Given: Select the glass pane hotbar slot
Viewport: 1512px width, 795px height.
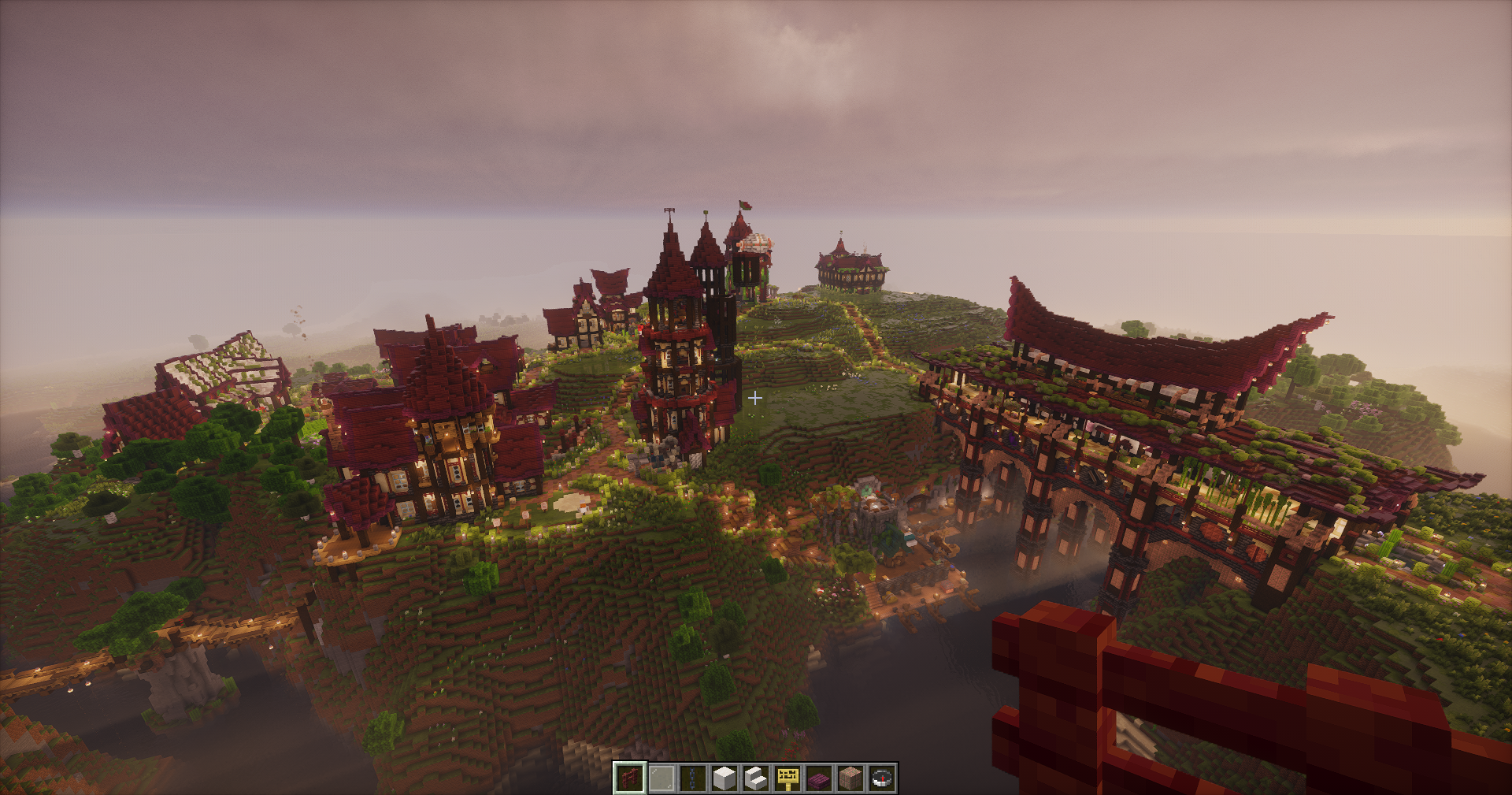Looking at the screenshot, I should click(661, 778).
